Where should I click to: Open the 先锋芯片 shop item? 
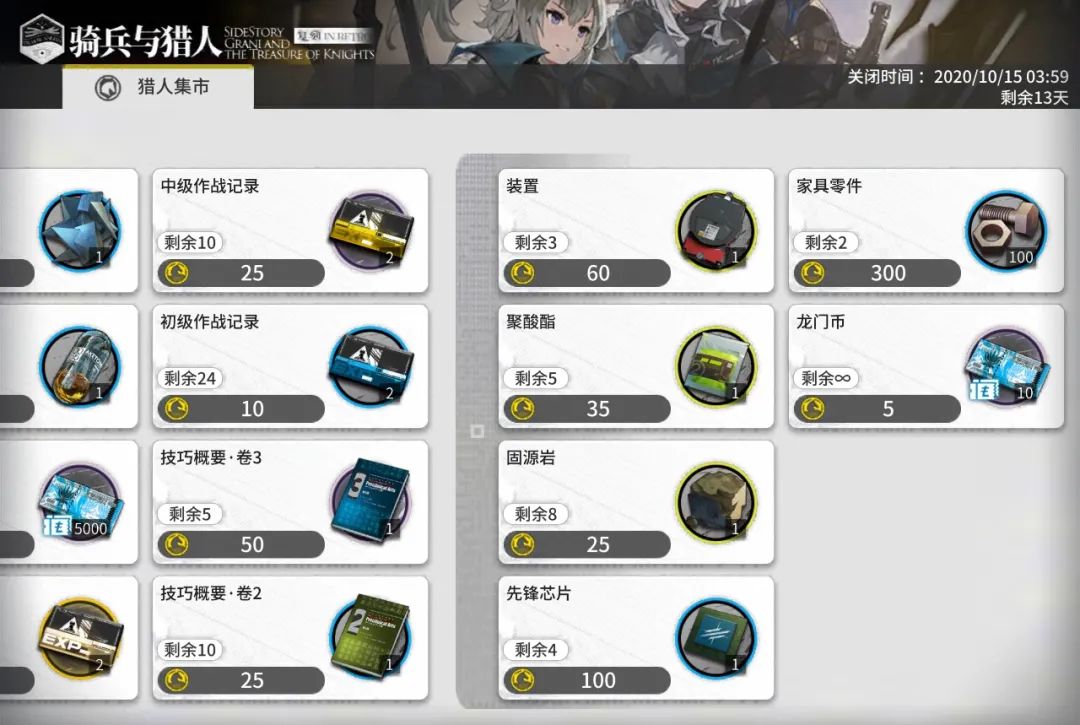click(x=636, y=639)
